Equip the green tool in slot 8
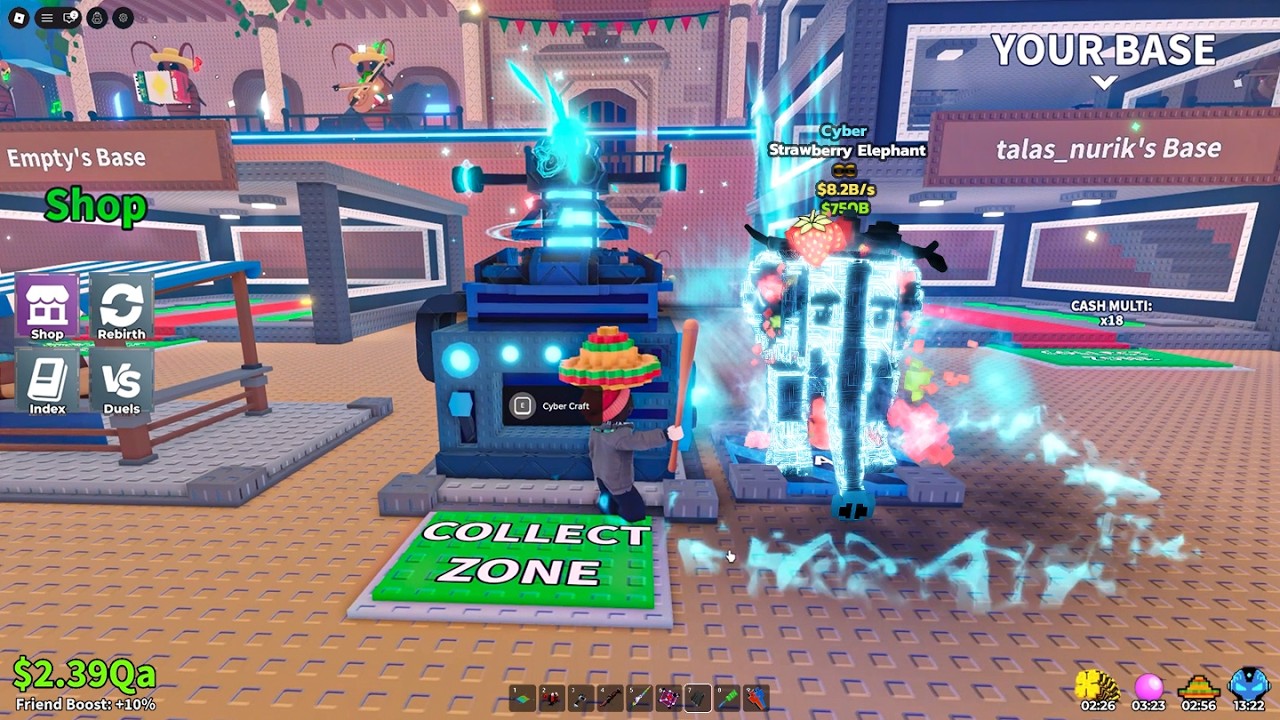1280x720 pixels. click(727, 697)
